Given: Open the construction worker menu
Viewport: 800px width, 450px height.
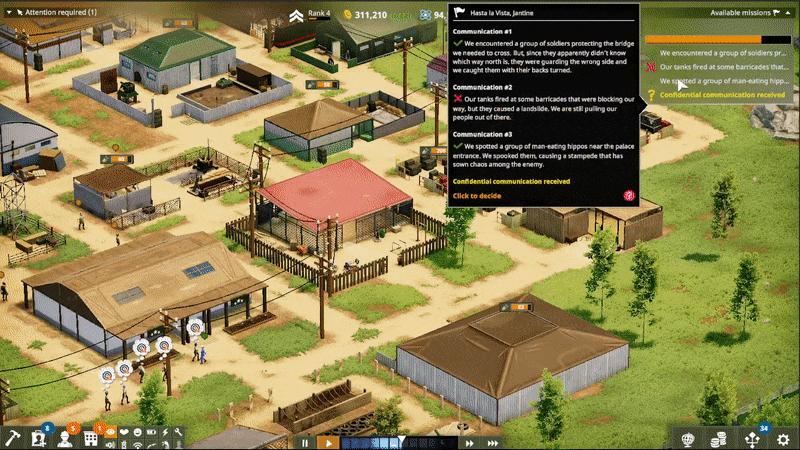Looking at the screenshot, I should (x=64, y=438).
